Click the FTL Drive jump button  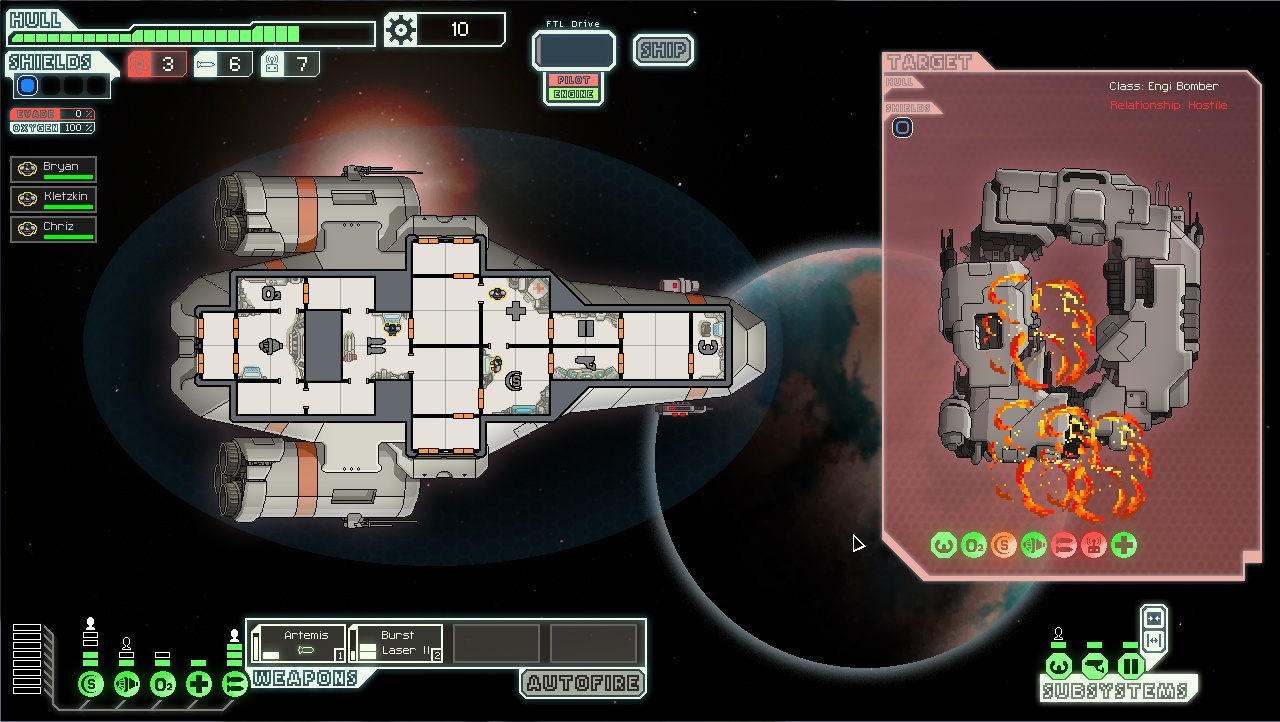tap(573, 50)
